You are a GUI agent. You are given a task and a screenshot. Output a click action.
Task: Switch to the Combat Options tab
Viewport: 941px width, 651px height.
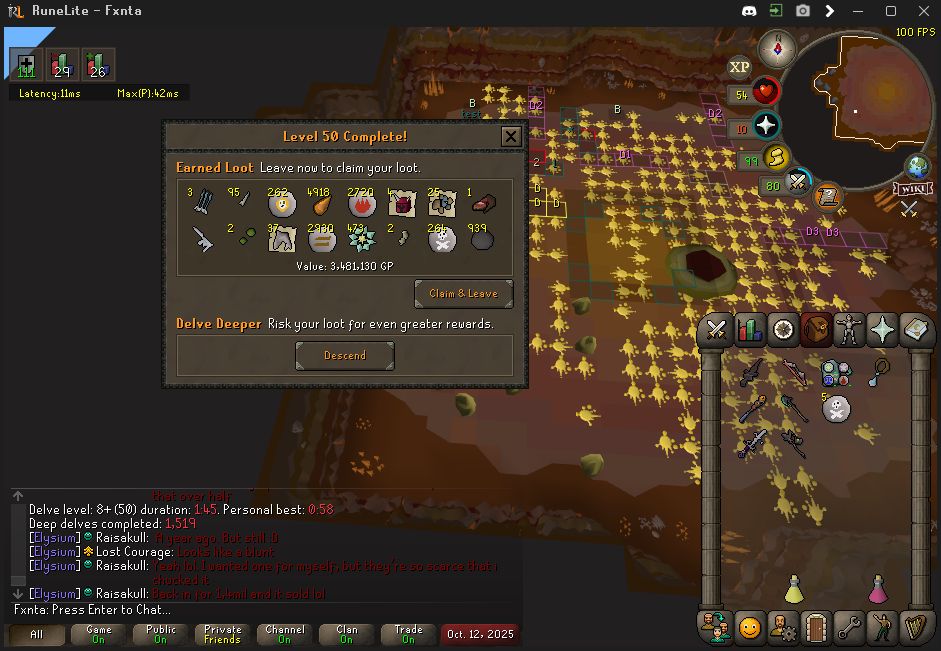click(x=716, y=330)
